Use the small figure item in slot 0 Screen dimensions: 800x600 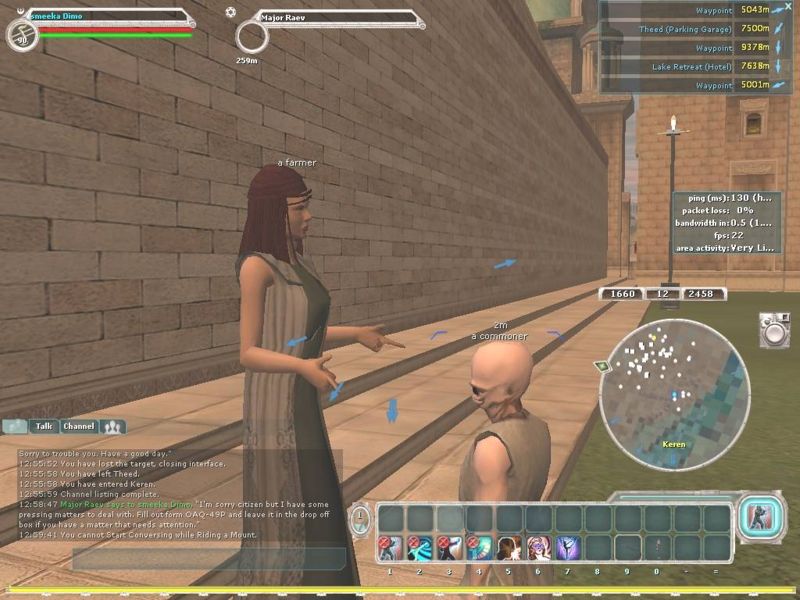tap(657, 548)
